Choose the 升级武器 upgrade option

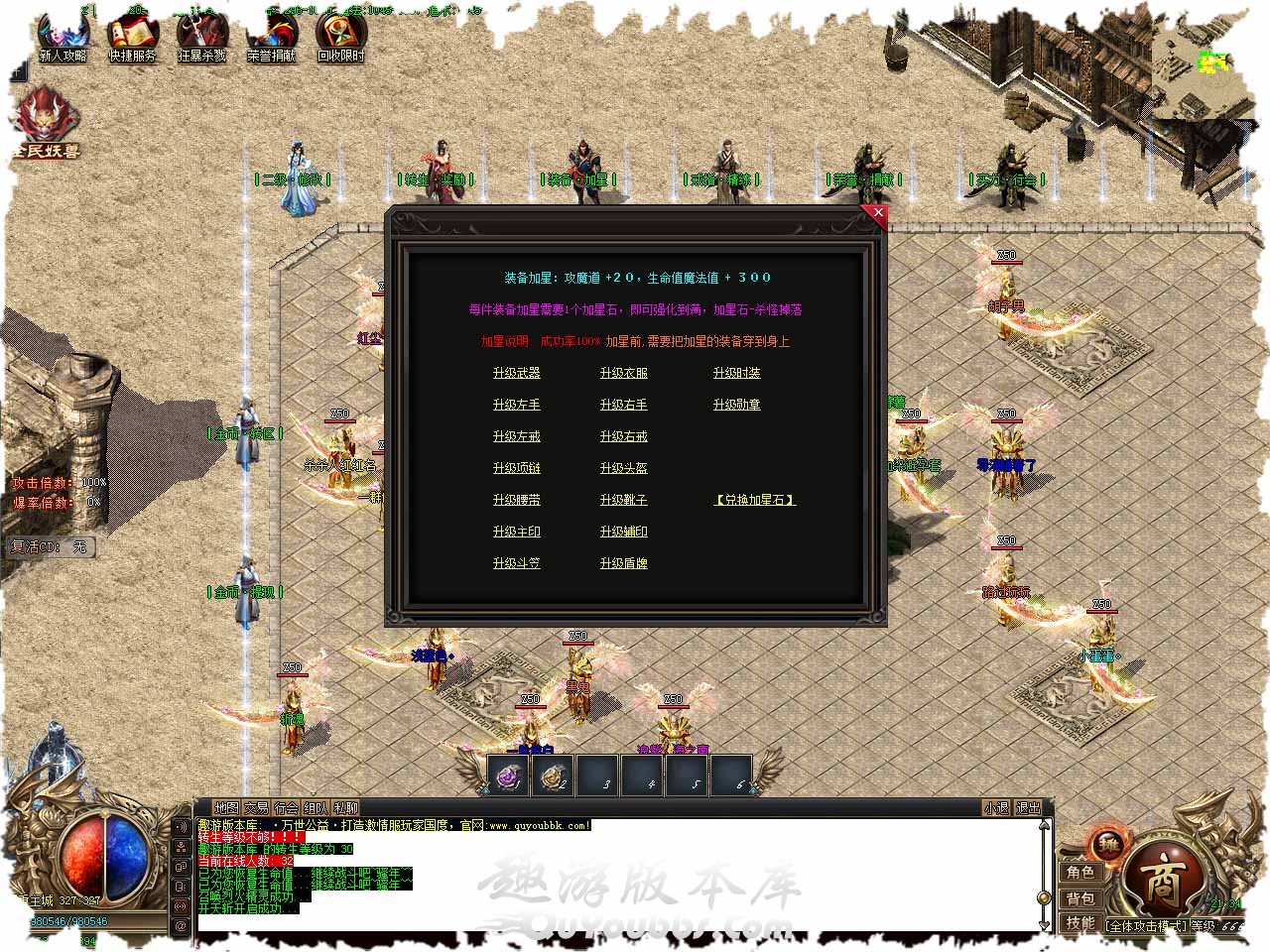pyautogui.click(x=516, y=373)
